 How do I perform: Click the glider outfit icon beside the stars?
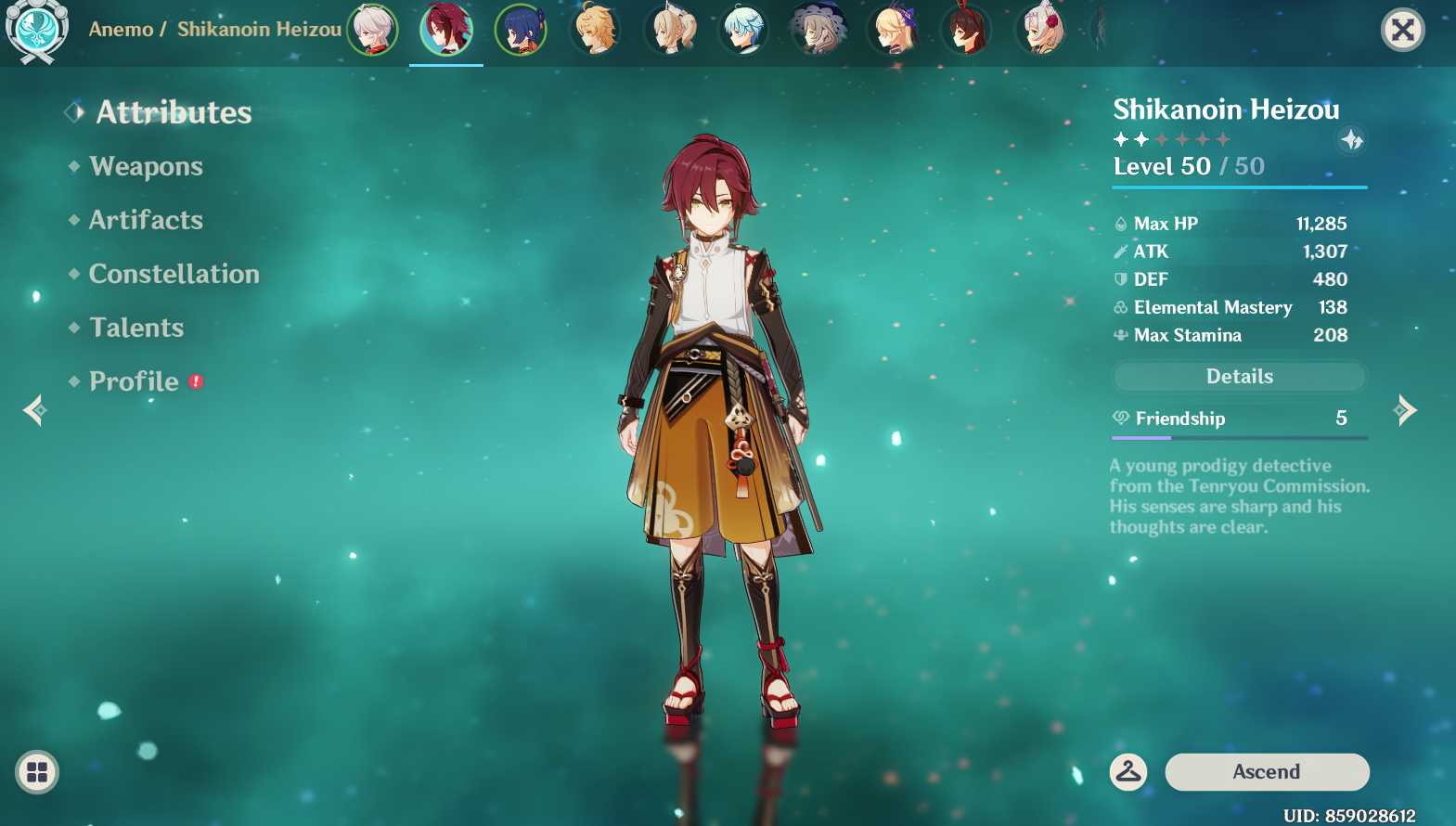point(1350,141)
